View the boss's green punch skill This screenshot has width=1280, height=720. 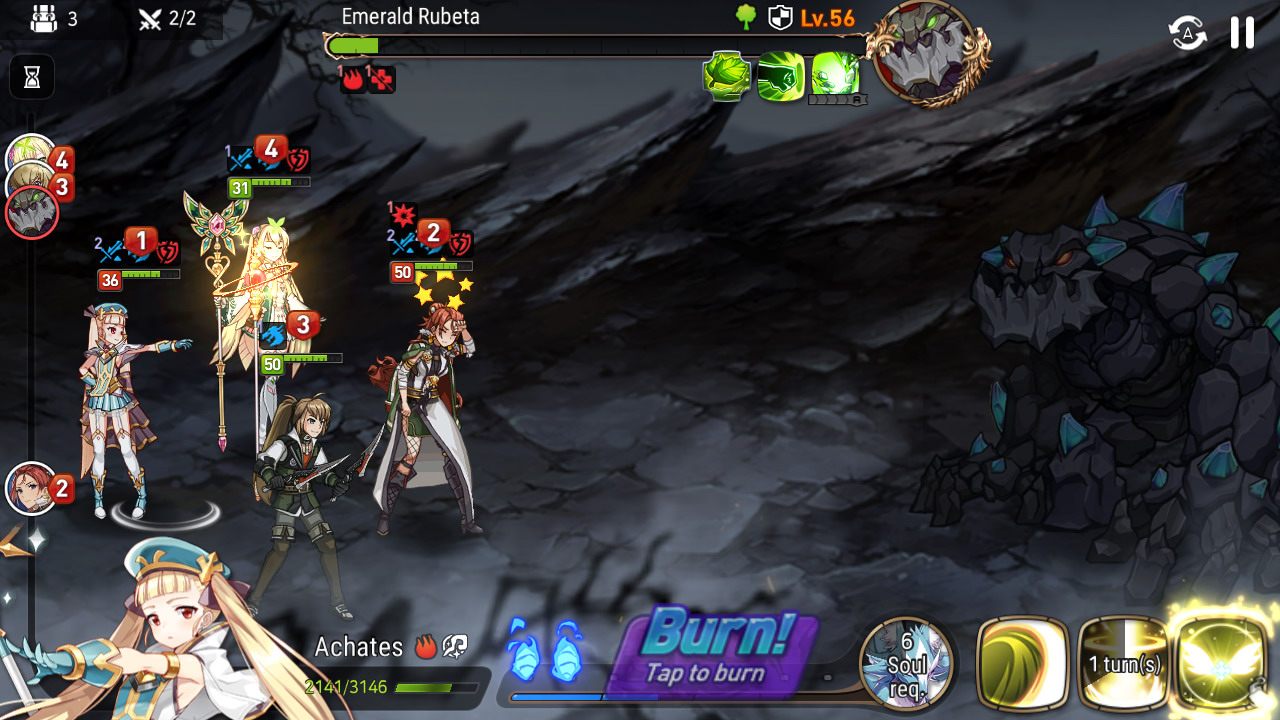[780, 76]
